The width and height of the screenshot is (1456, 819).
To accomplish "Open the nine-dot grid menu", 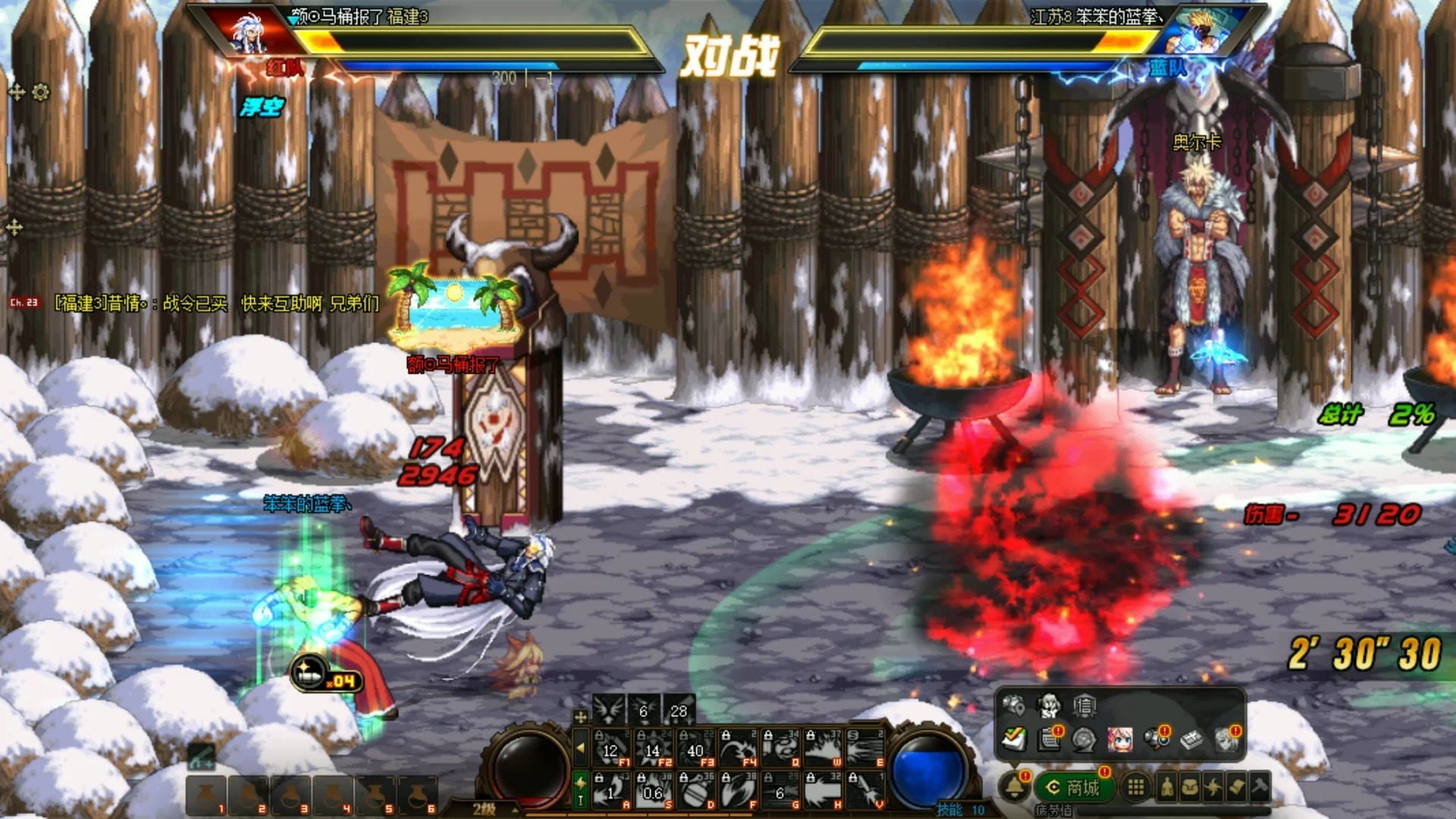I will (1135, 787).
